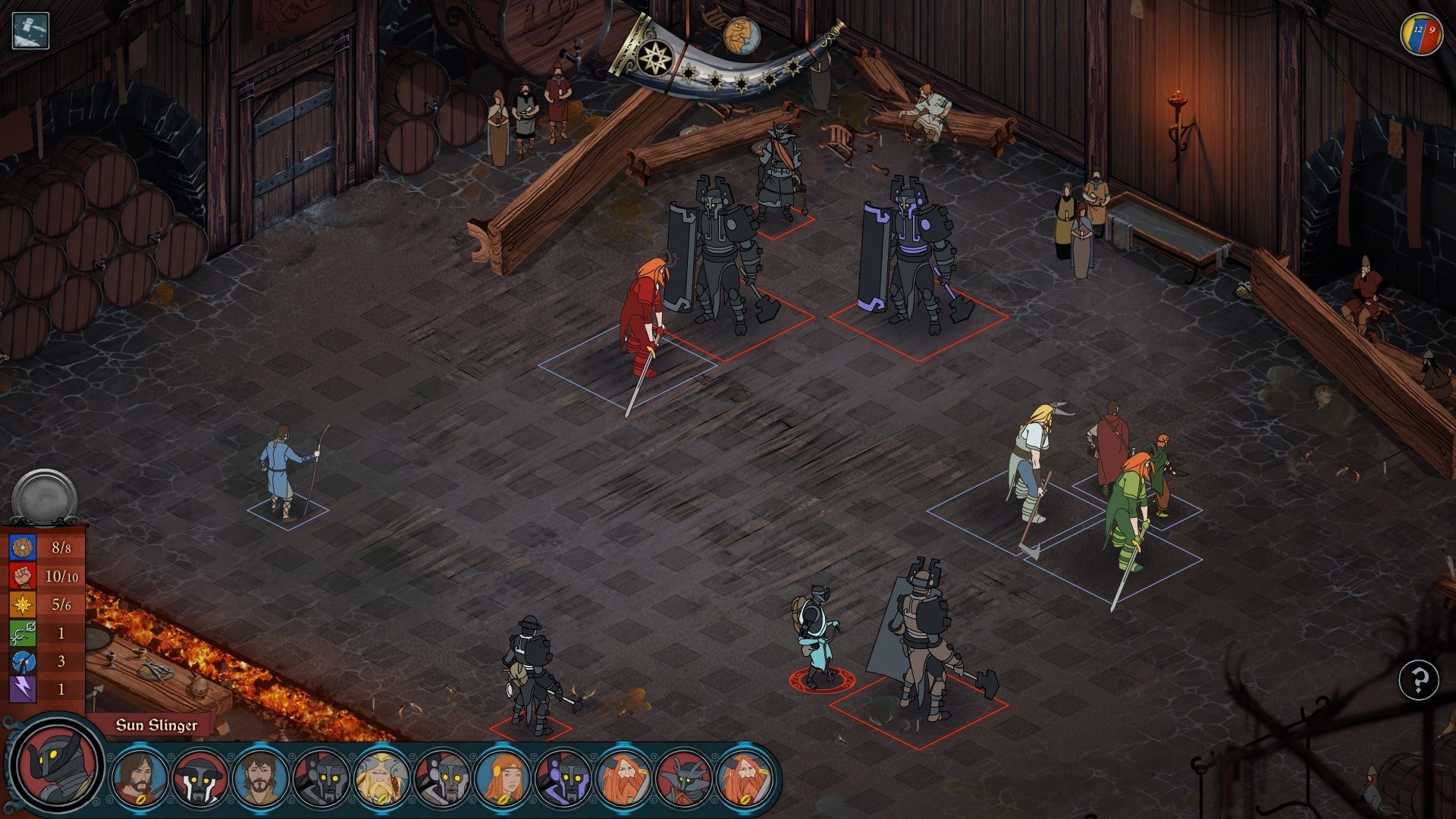The image size is (1456, 819).
Task: Select the wide-hat dredge portrait with white stripes
Action: tap(199, 777)
